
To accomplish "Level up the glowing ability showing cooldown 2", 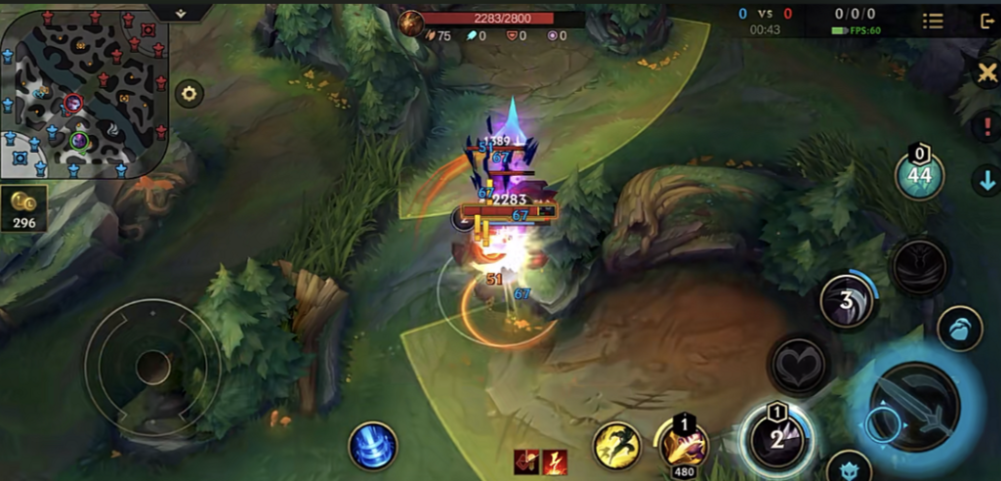I will click(x=776, y=439).
